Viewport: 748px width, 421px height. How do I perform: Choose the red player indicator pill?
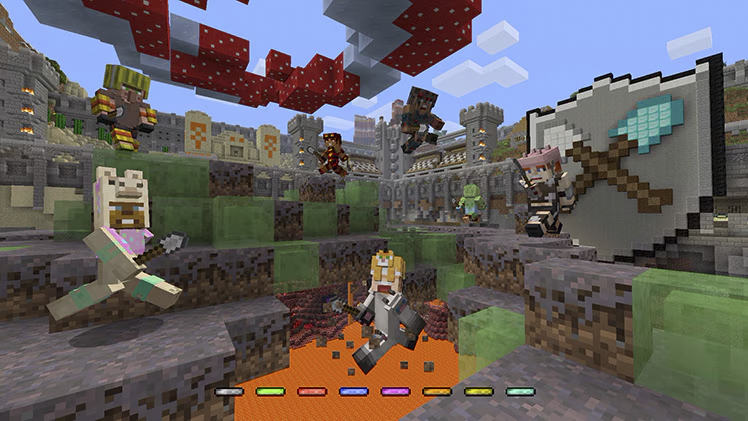312,391
